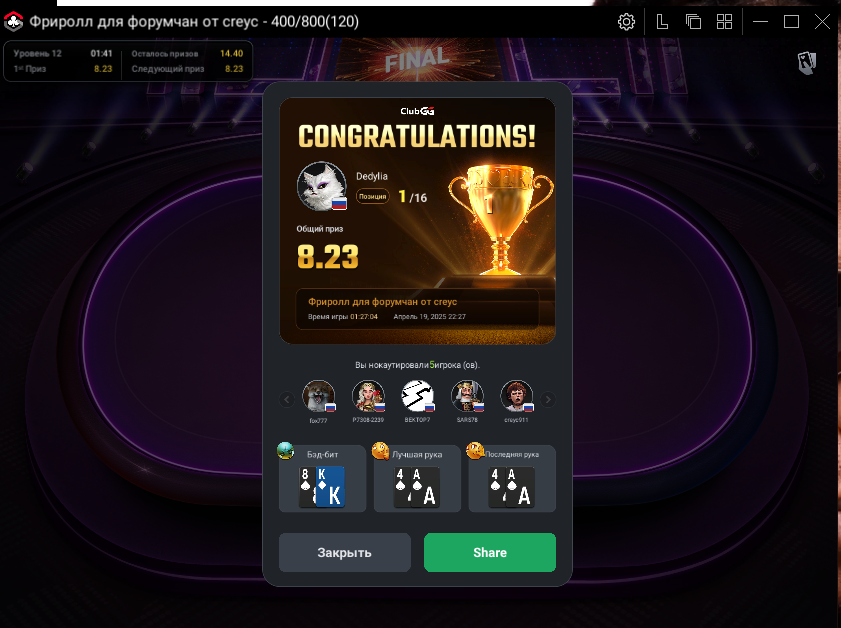The image size is (841, 628).
Task: Click the L-shaped layout icon
Action: [662, 22]
